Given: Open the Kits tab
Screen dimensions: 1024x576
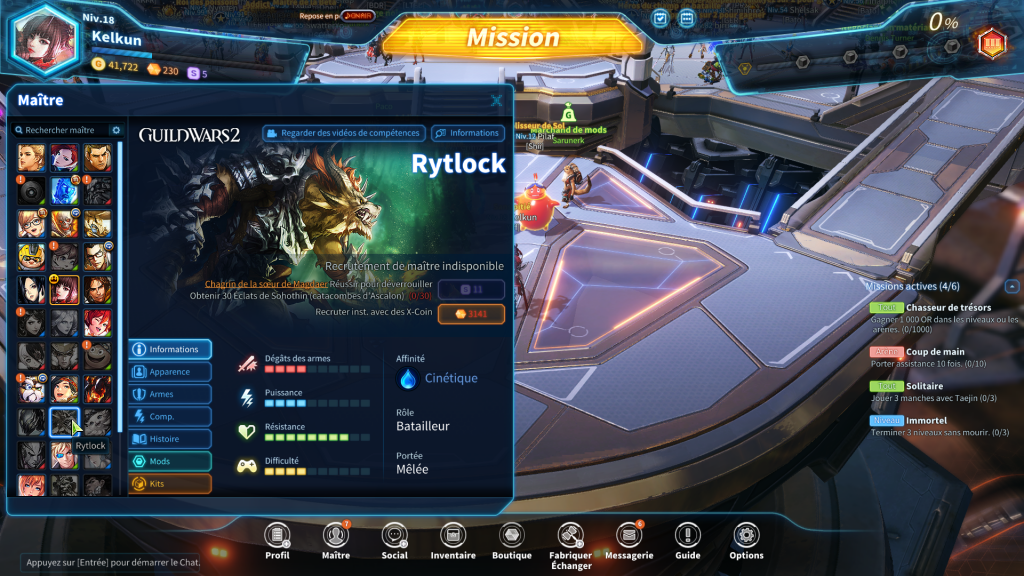Looking at the screenshot, I should click(170, 484).
